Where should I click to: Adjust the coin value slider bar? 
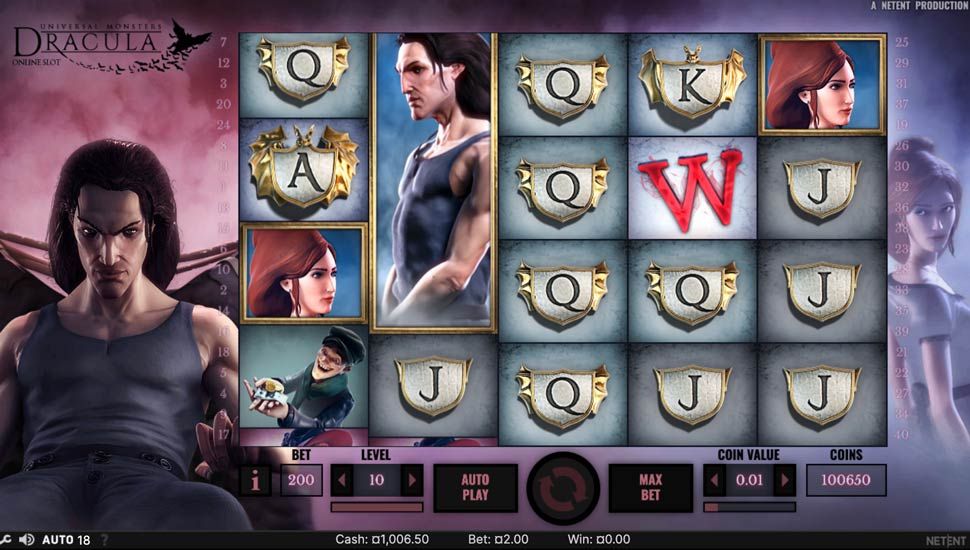click(750, 507)
